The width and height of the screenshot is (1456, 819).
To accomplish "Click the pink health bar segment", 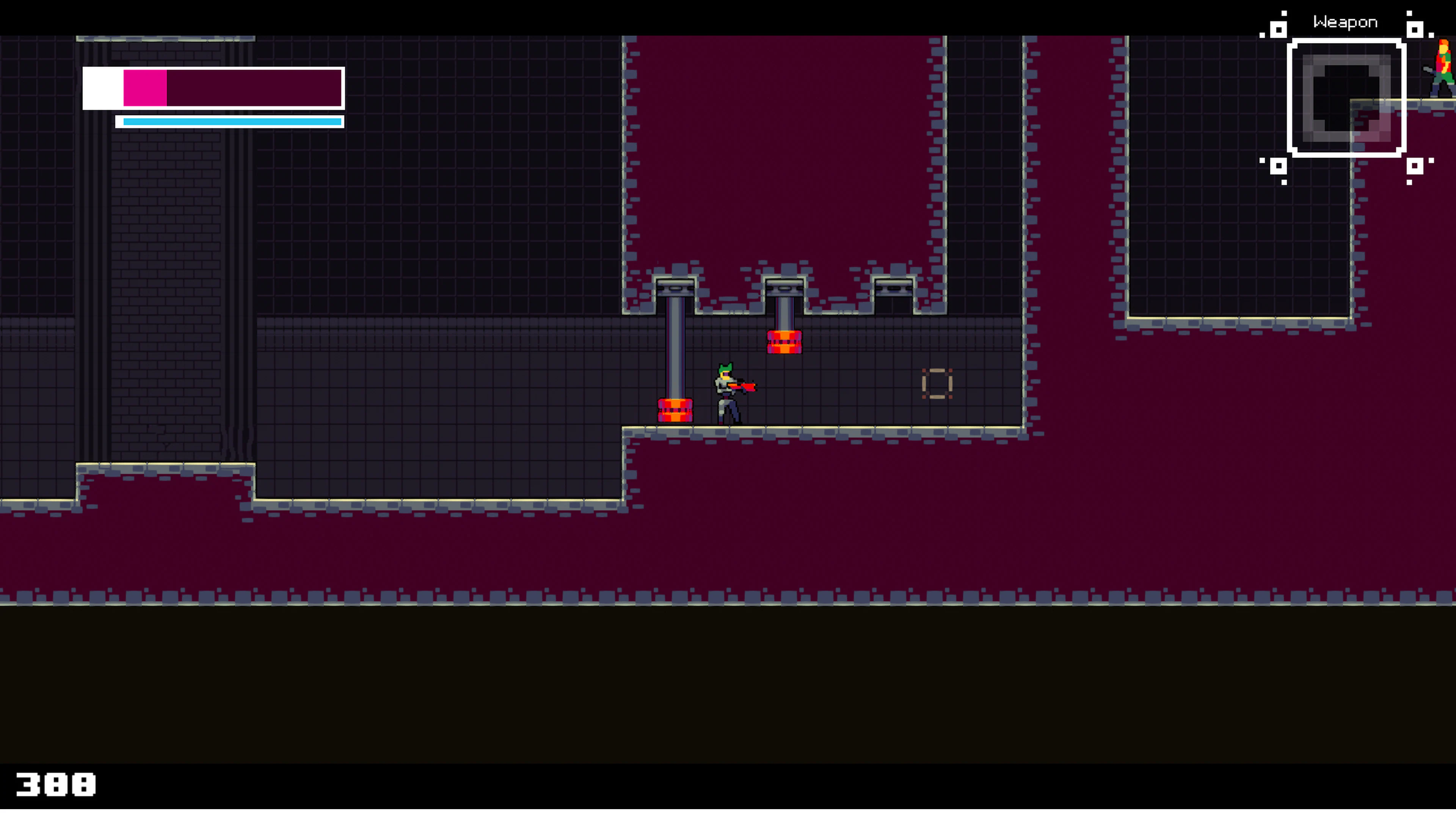I will tap(144, 89).
